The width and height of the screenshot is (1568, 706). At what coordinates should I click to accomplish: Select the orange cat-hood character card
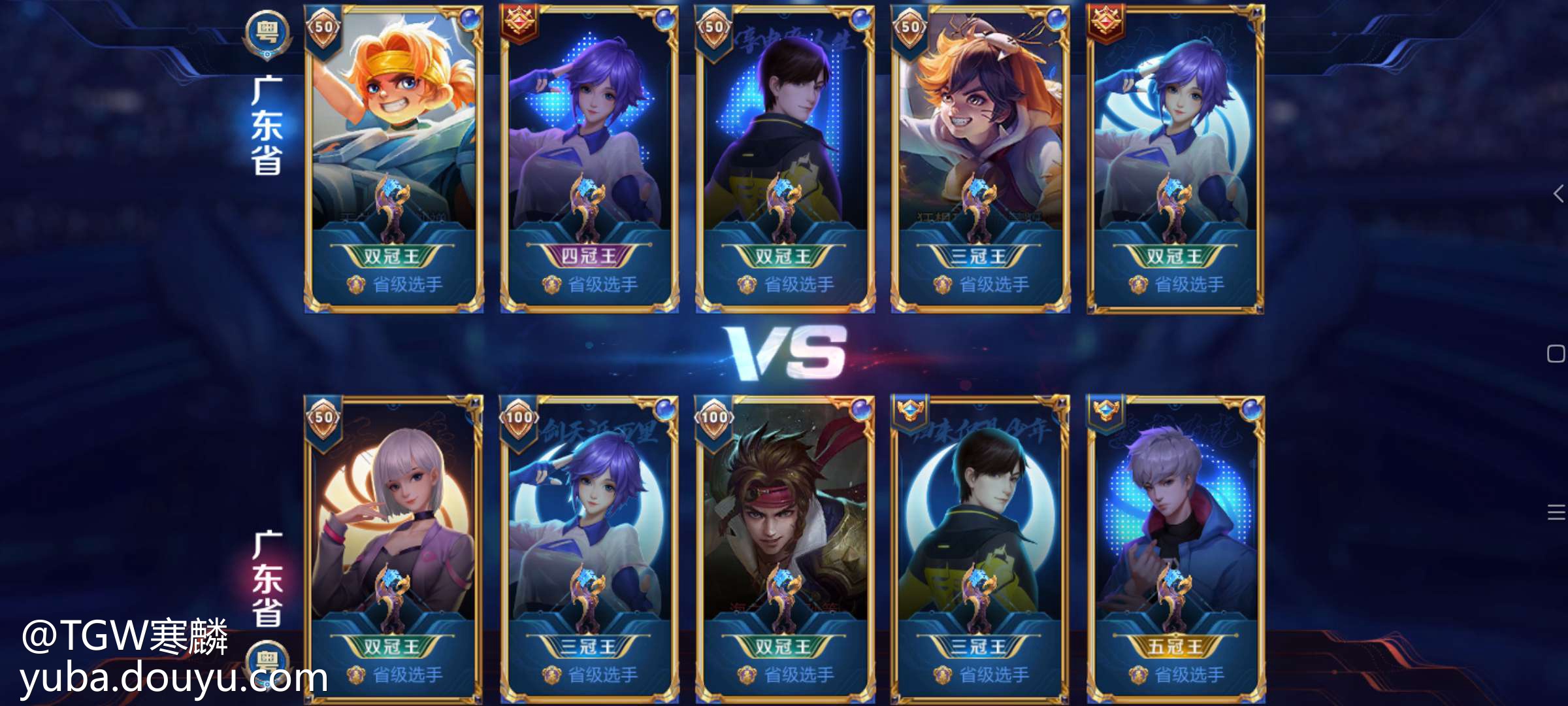[980, 158]
